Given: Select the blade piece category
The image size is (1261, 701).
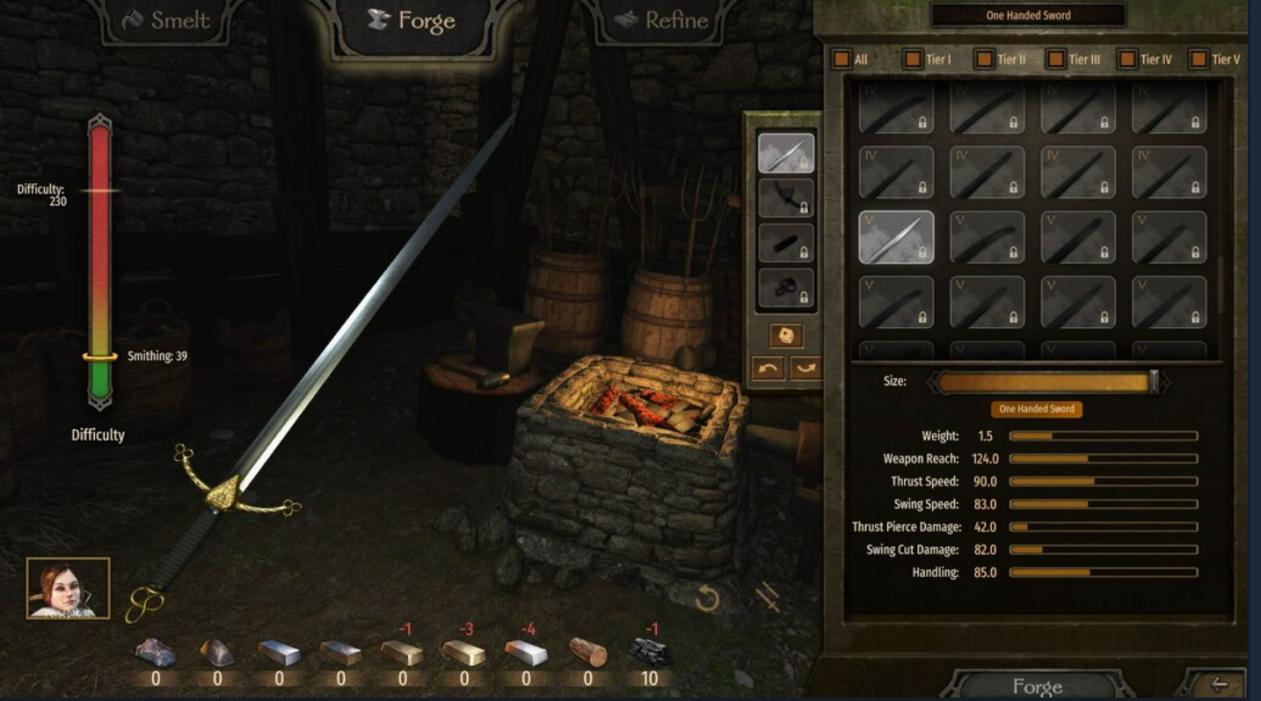Looking at the screenshot, I should [786, 153].
